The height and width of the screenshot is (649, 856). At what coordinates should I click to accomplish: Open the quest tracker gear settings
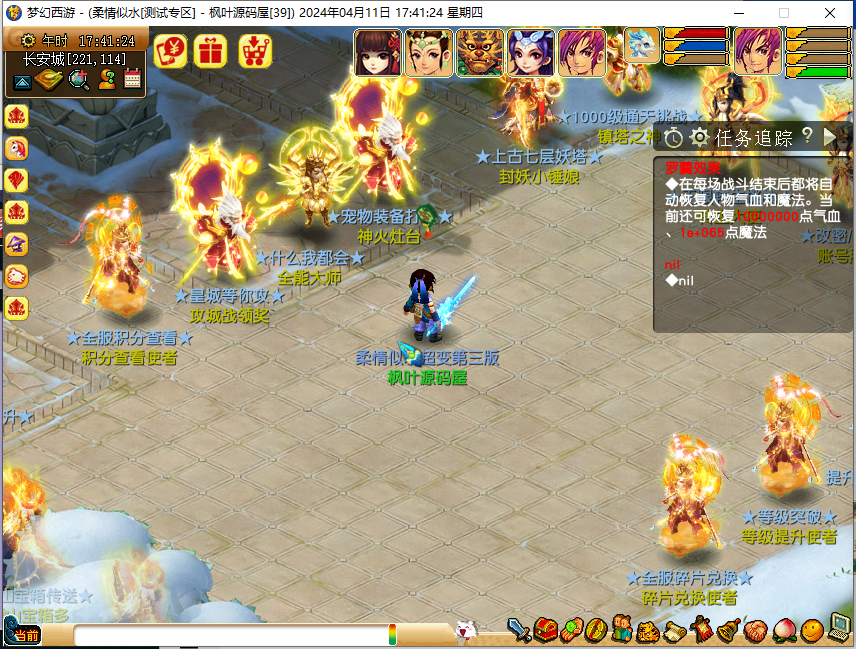(x=699, y=137)
